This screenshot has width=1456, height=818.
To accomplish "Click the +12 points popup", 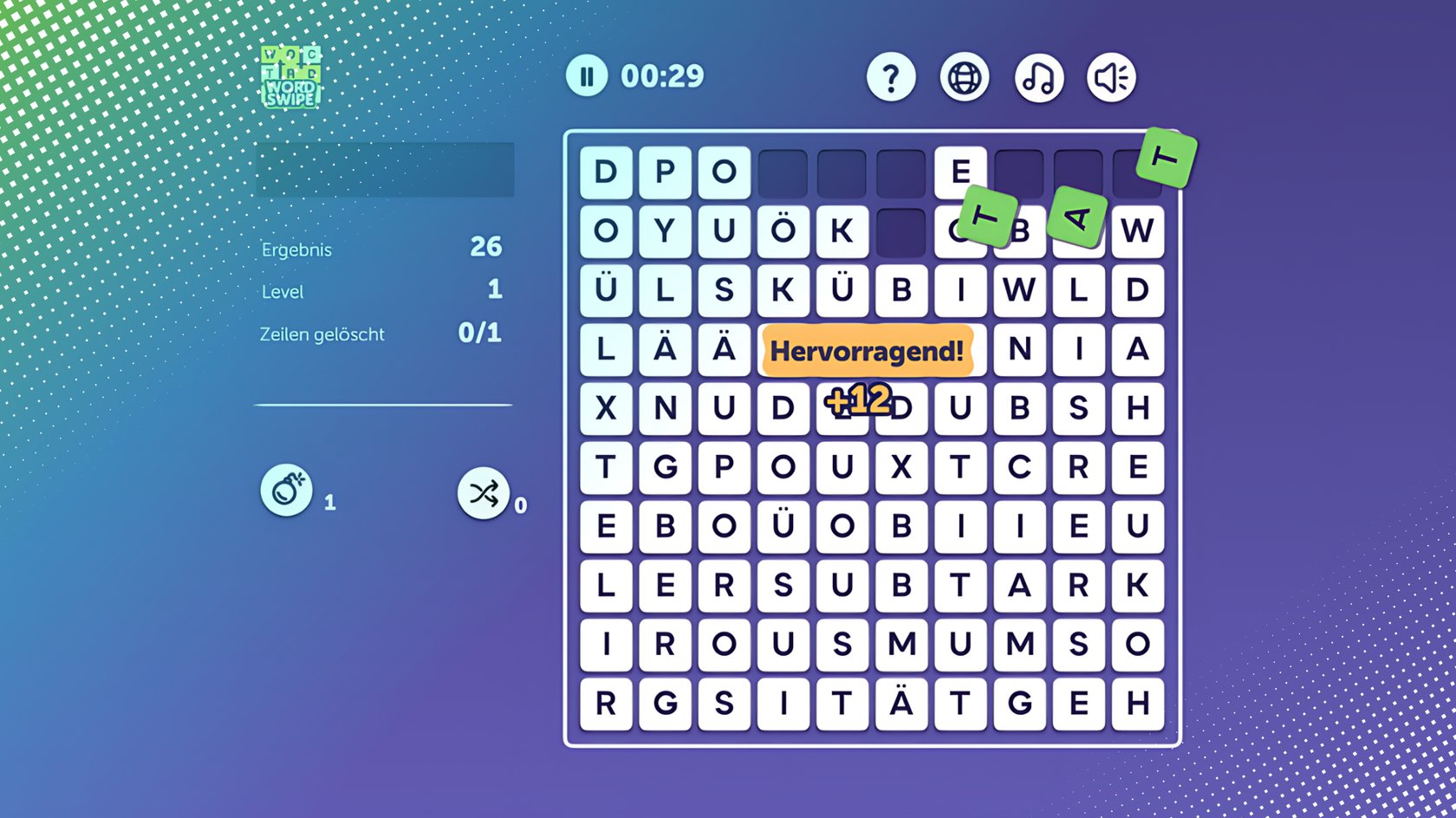I will pos(859,399).
